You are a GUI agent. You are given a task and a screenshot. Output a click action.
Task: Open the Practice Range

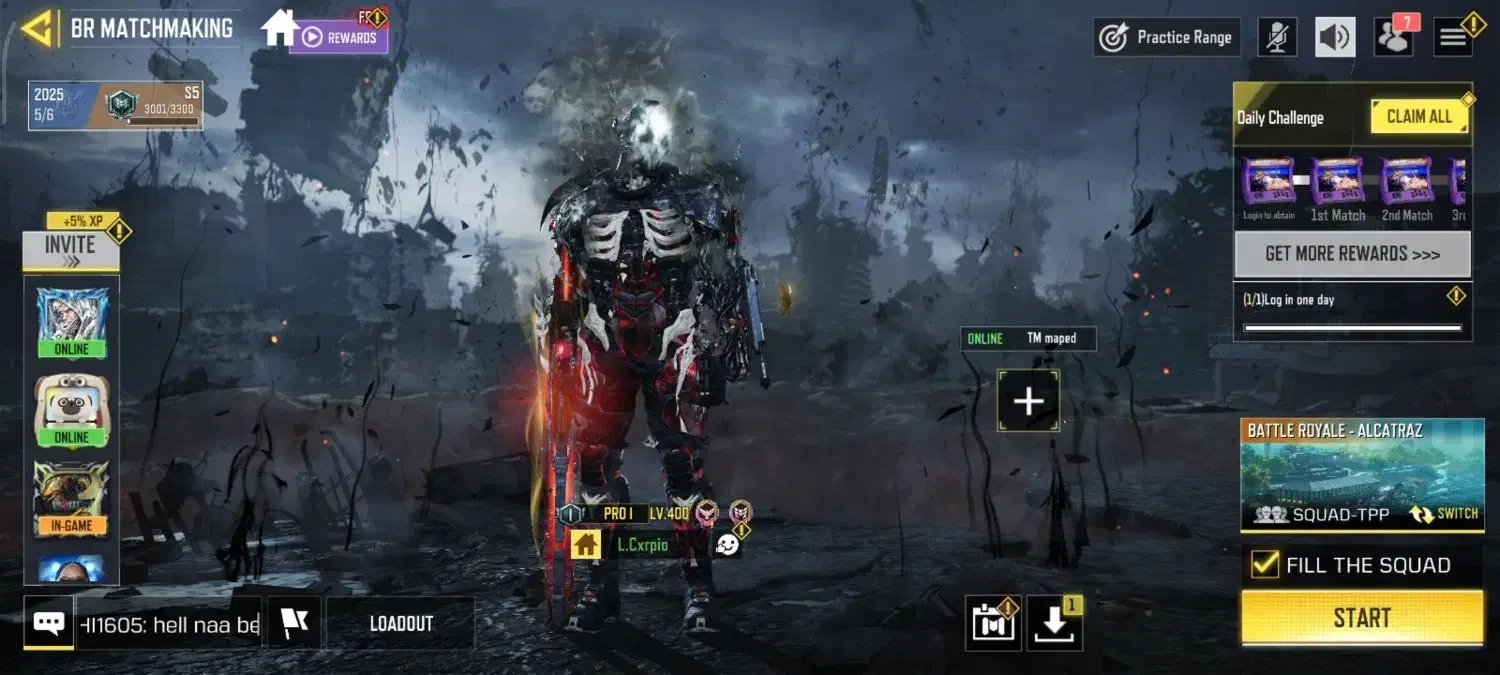tap(1166, 38)
